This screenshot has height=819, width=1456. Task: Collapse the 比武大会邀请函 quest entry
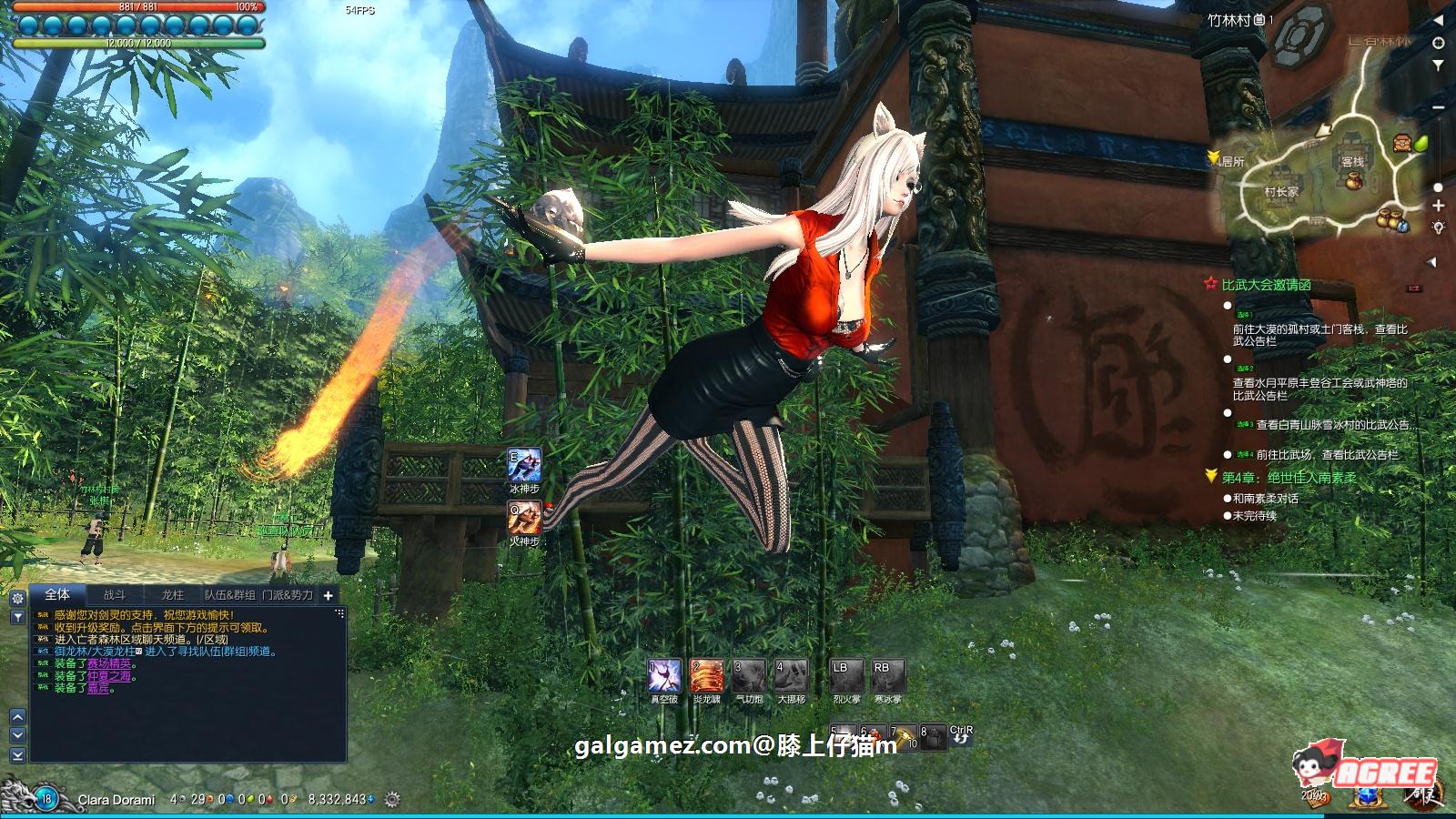(1210, 284)
